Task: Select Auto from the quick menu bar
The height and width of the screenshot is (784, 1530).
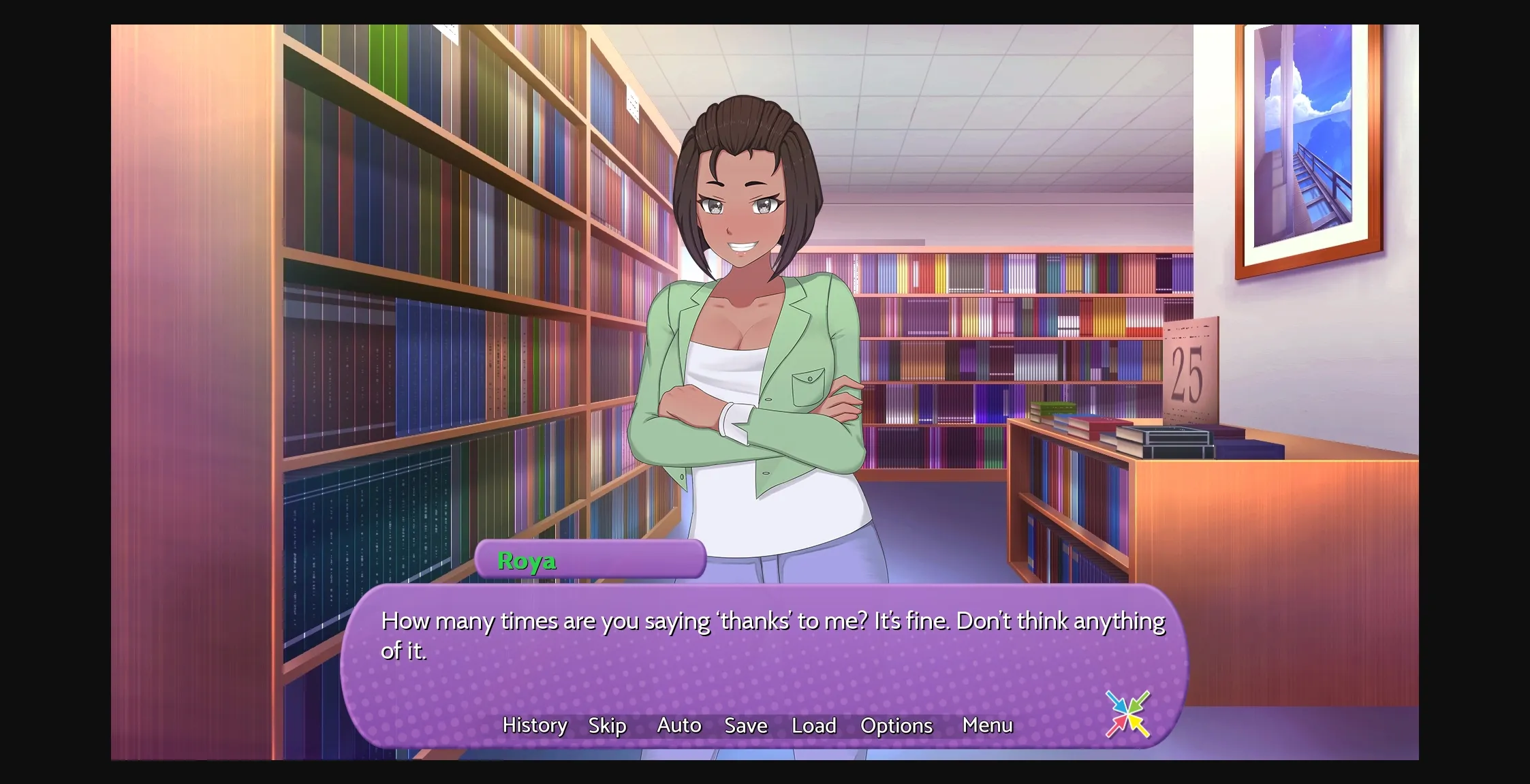Action: click(678, 725)
